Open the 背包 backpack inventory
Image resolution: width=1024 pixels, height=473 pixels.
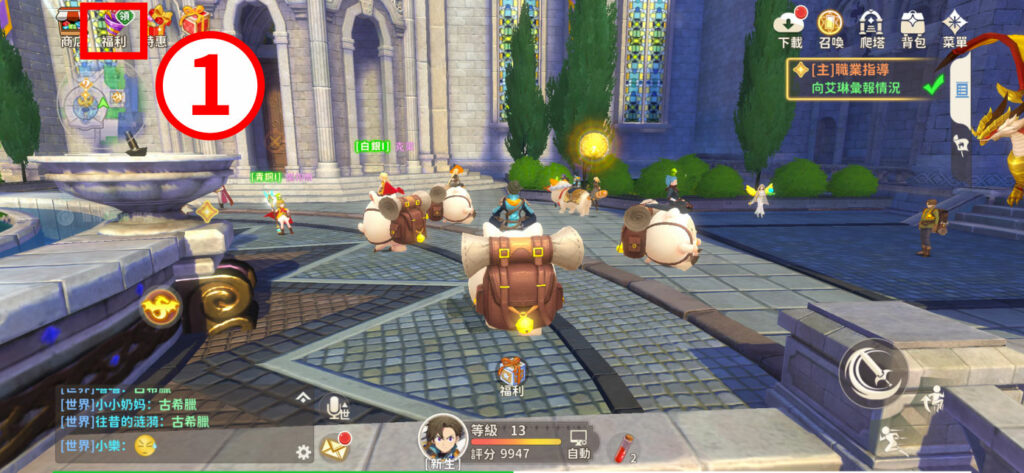(x=913, y=28)
